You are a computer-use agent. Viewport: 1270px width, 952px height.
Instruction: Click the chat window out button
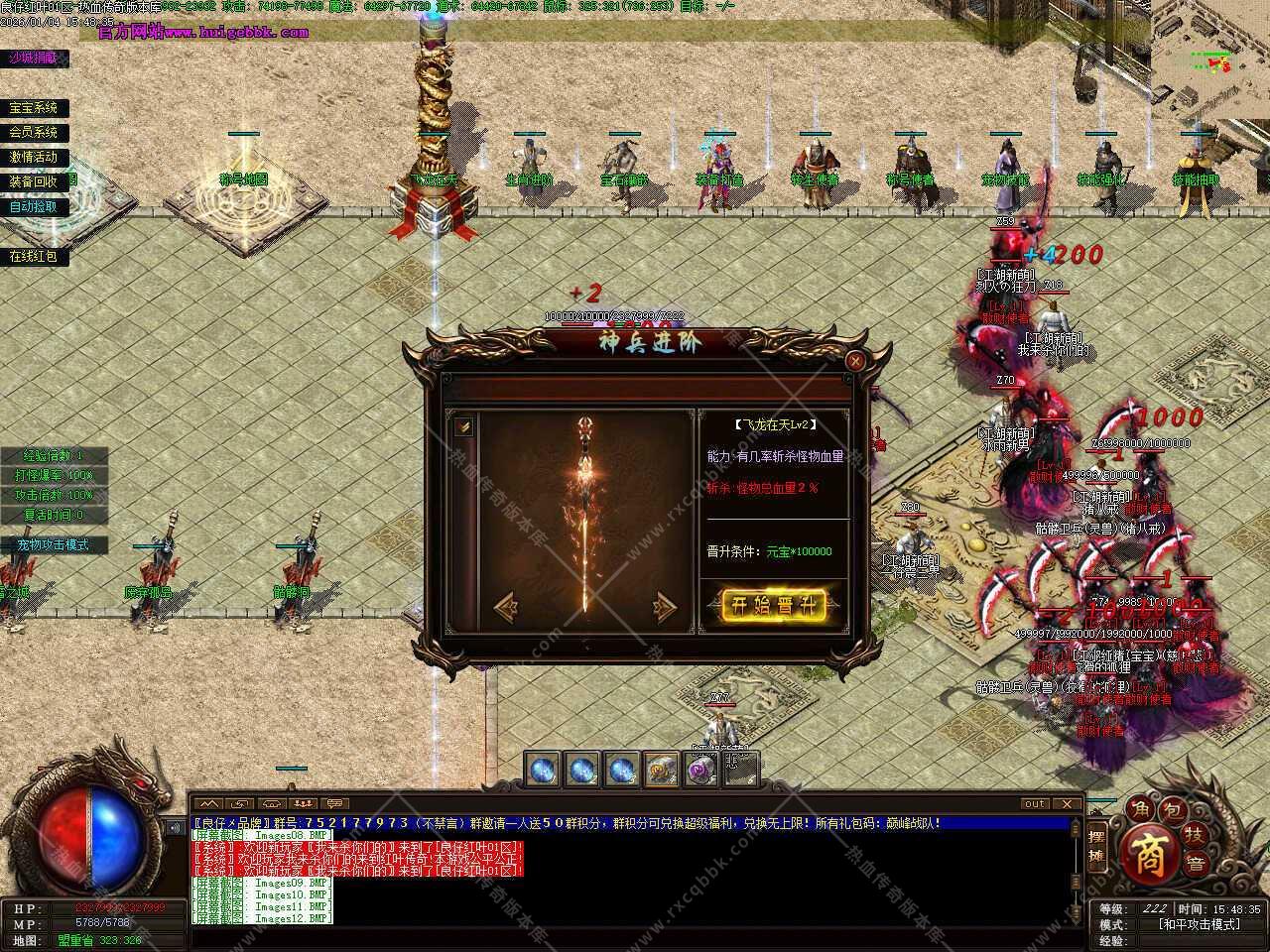click(x=1035, y=804)
